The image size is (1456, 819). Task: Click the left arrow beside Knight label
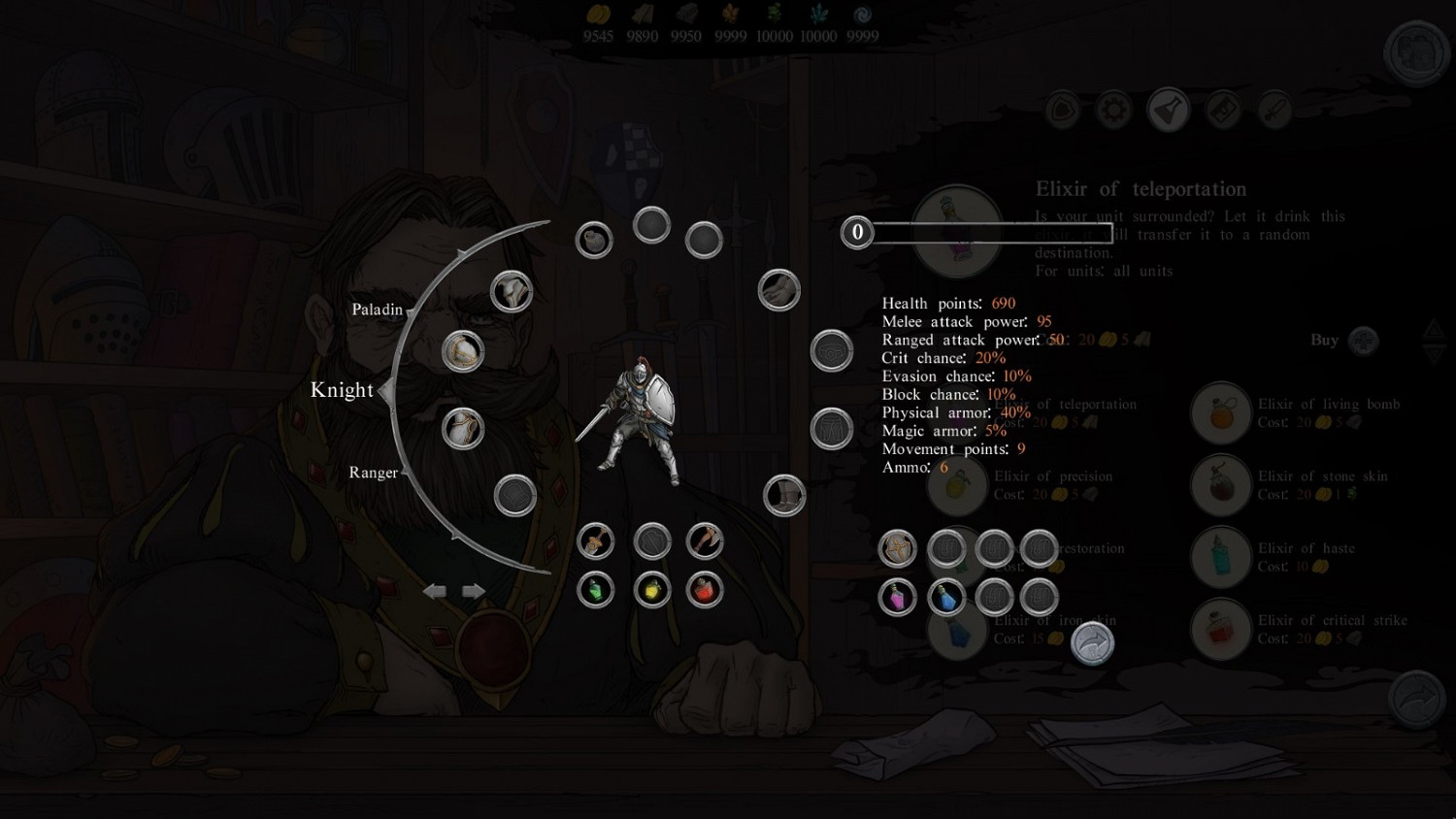[386, 390]
